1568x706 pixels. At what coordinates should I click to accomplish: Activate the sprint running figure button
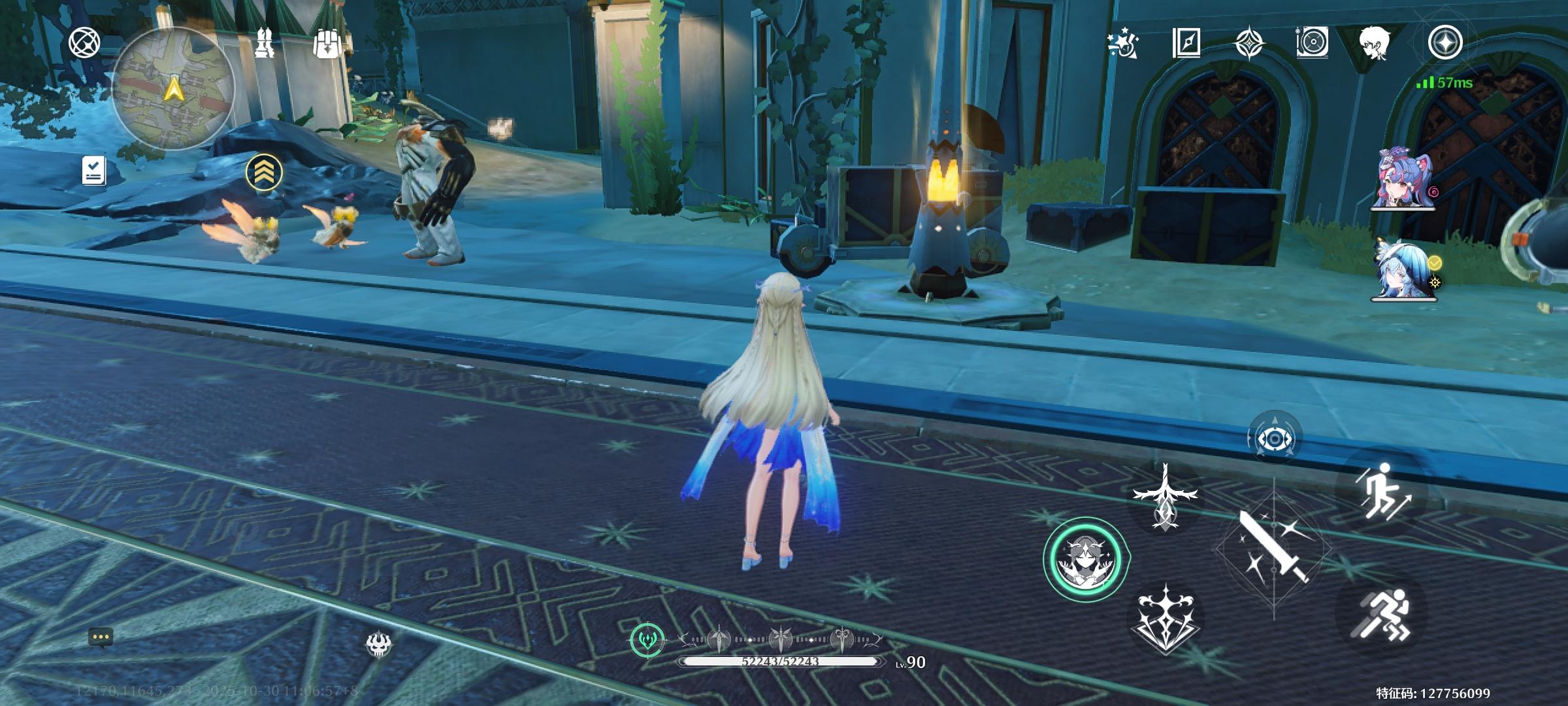tap(1382, 616)
